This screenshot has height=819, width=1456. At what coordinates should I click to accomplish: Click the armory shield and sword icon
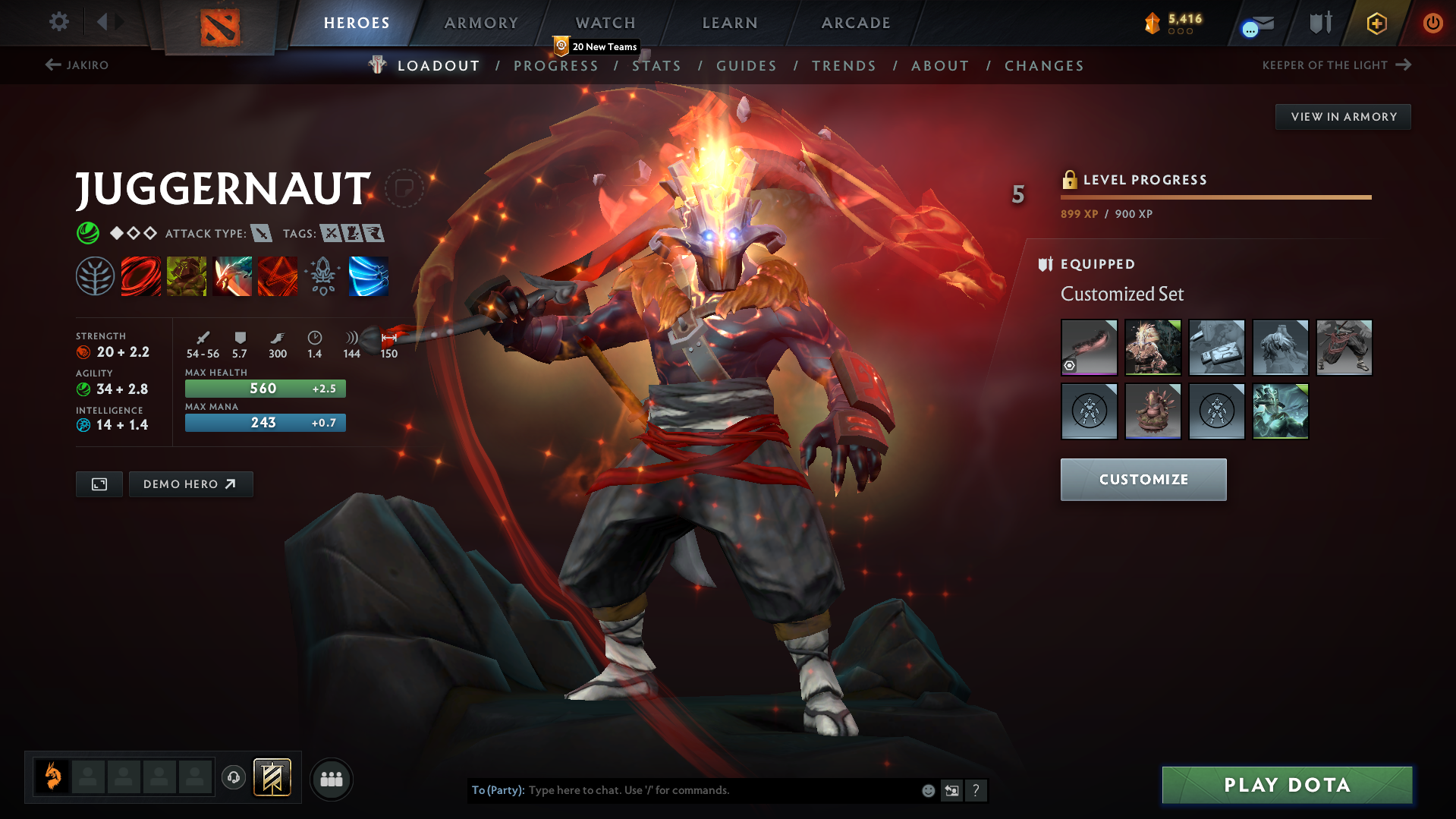point(1319,24)
